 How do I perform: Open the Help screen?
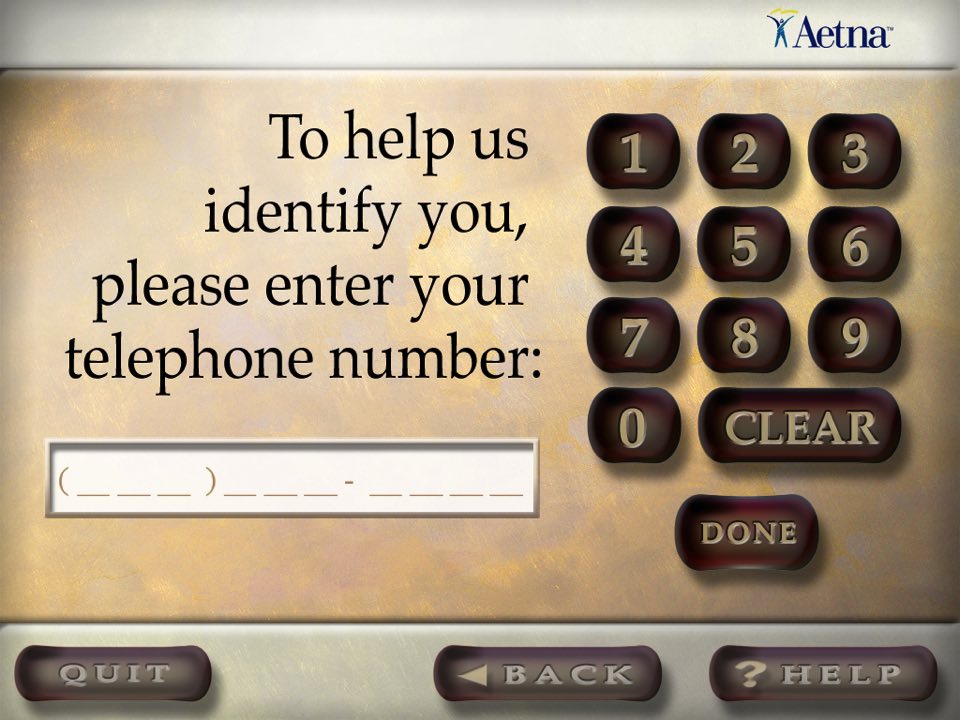click(822, 673)
